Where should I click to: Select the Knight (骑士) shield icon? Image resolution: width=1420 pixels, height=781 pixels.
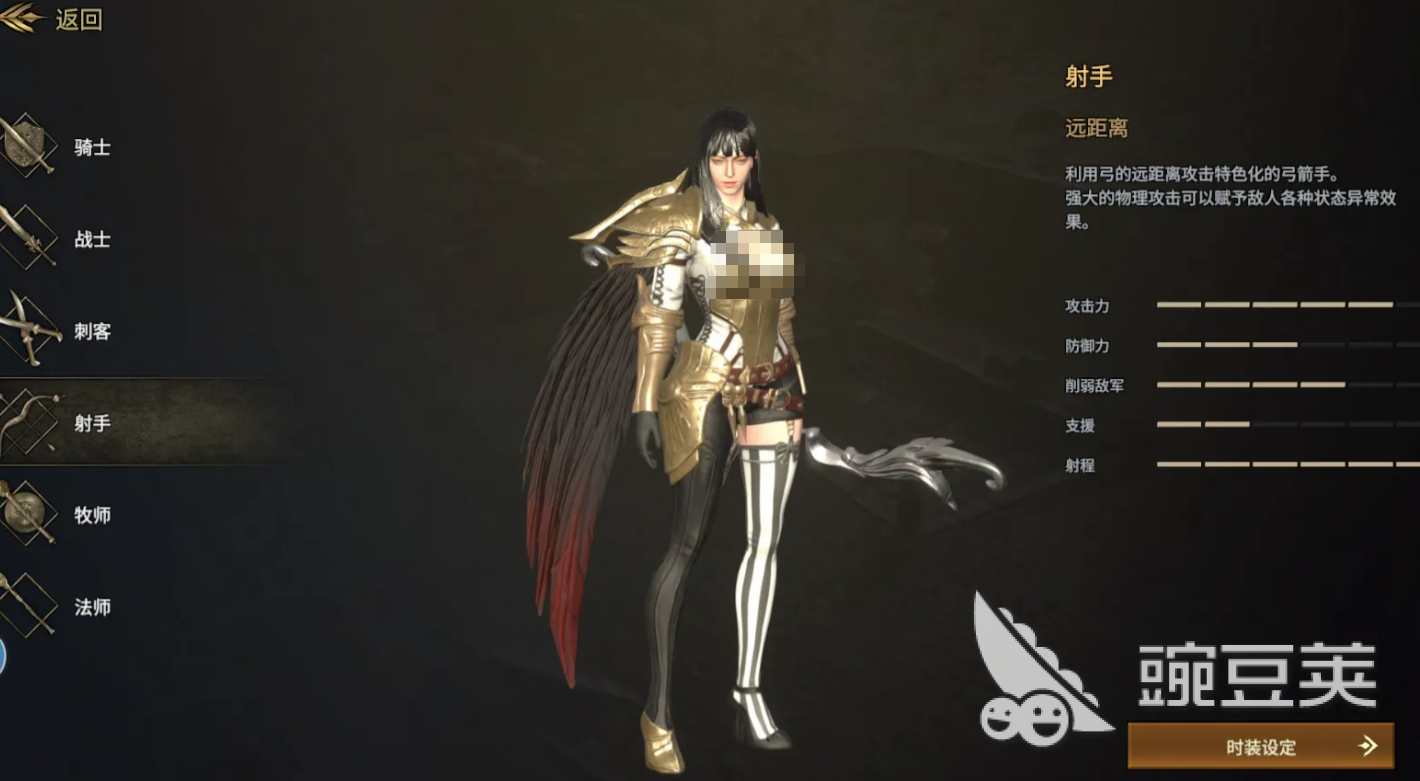click(x=25, y=145)
